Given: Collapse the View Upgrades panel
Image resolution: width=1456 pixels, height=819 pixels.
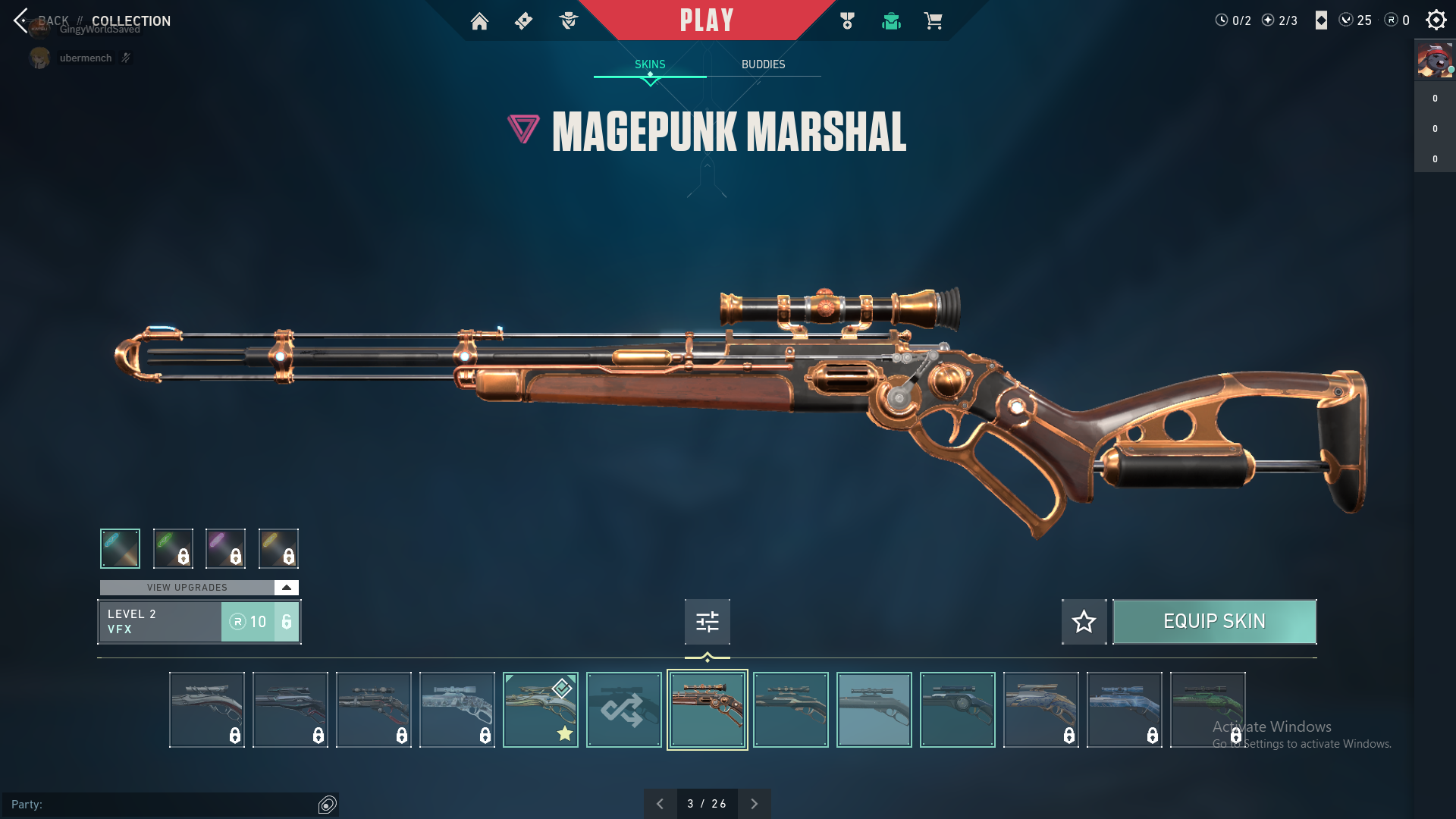Looking at the screenshot, I should click(286, 588).
